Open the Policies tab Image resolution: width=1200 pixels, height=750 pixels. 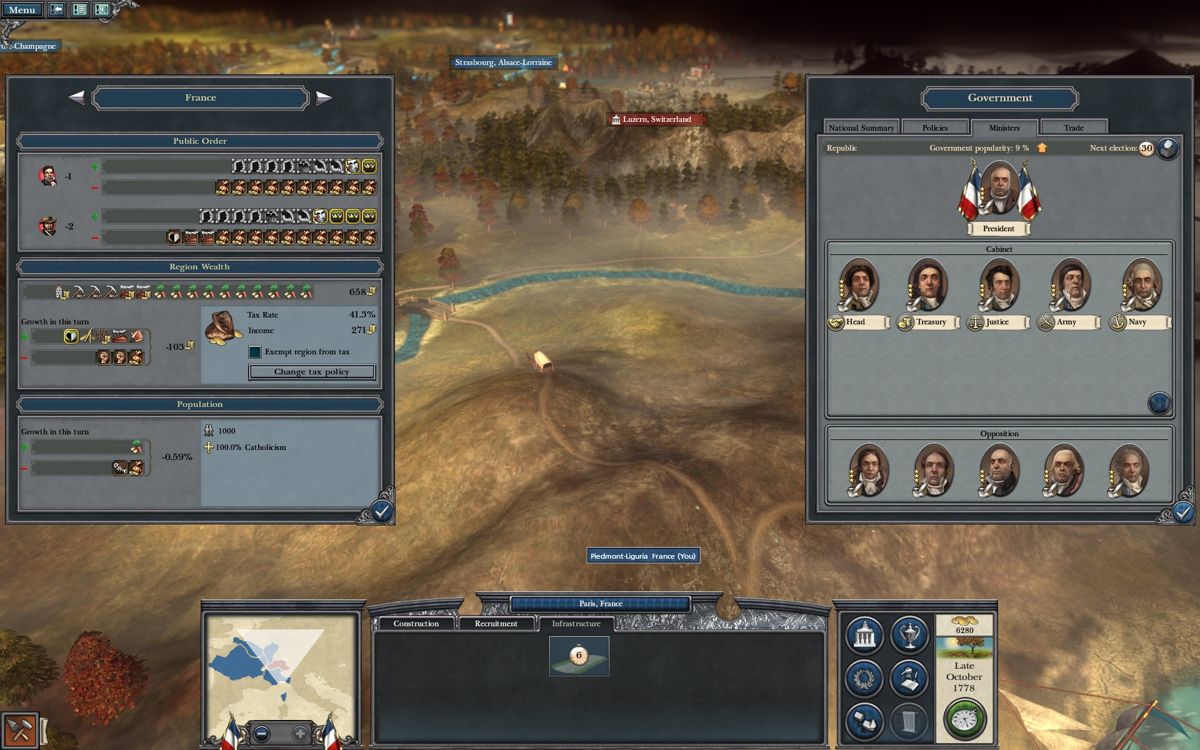coord(934,128)
